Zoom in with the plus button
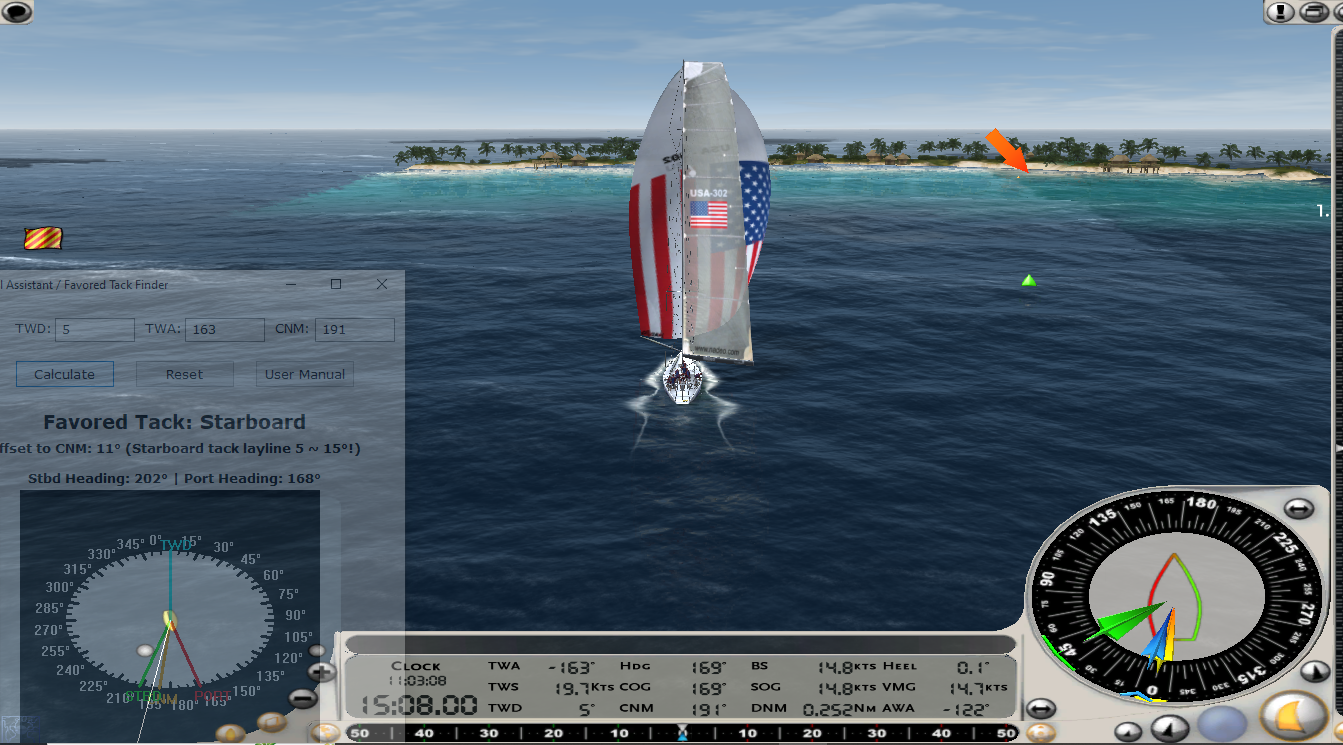1343x745 pixels. point(321,673)
